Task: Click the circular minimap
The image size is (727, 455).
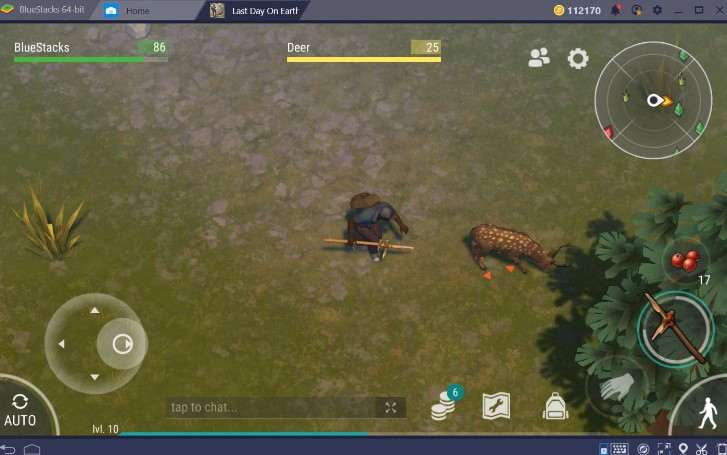Action: 653,100
